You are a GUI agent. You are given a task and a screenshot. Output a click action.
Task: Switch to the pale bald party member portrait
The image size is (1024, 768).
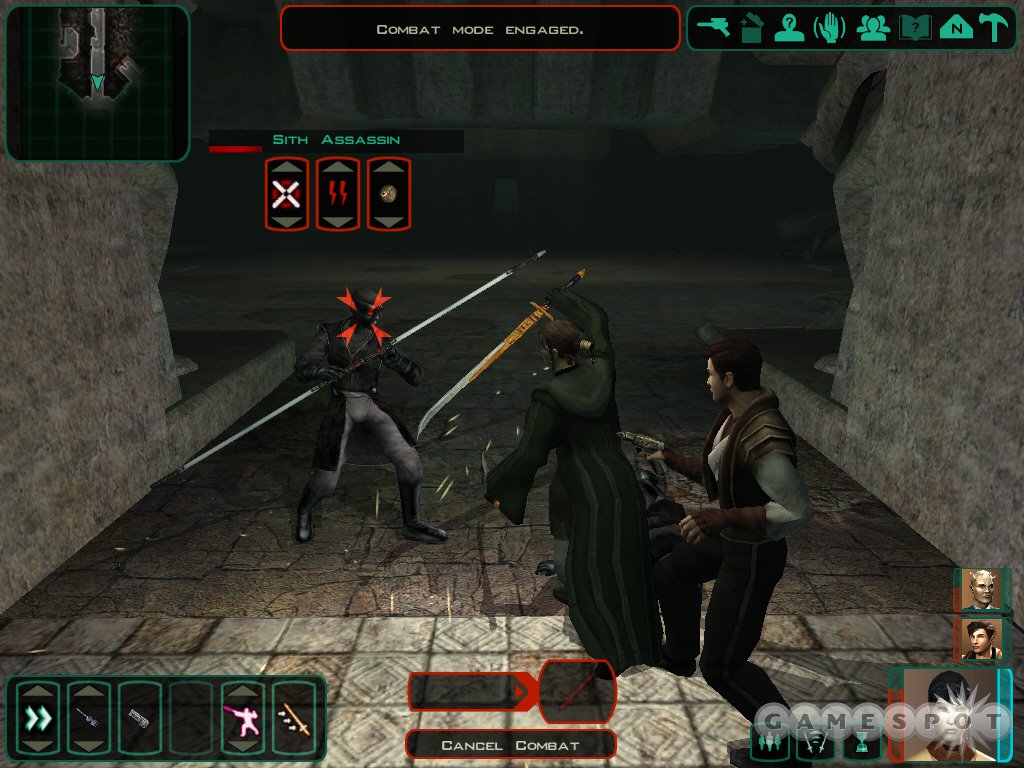[x=981, y=590]
